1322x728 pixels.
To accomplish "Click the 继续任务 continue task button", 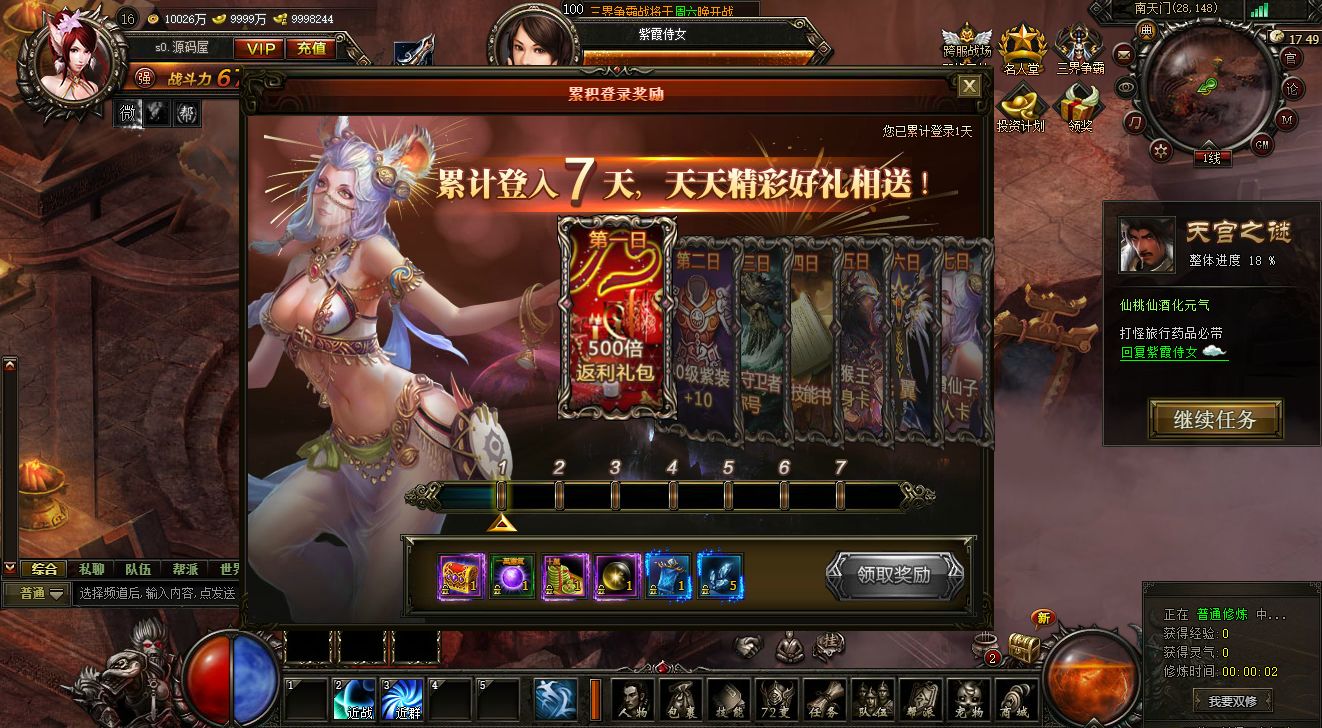I will tap(1213, 420).
